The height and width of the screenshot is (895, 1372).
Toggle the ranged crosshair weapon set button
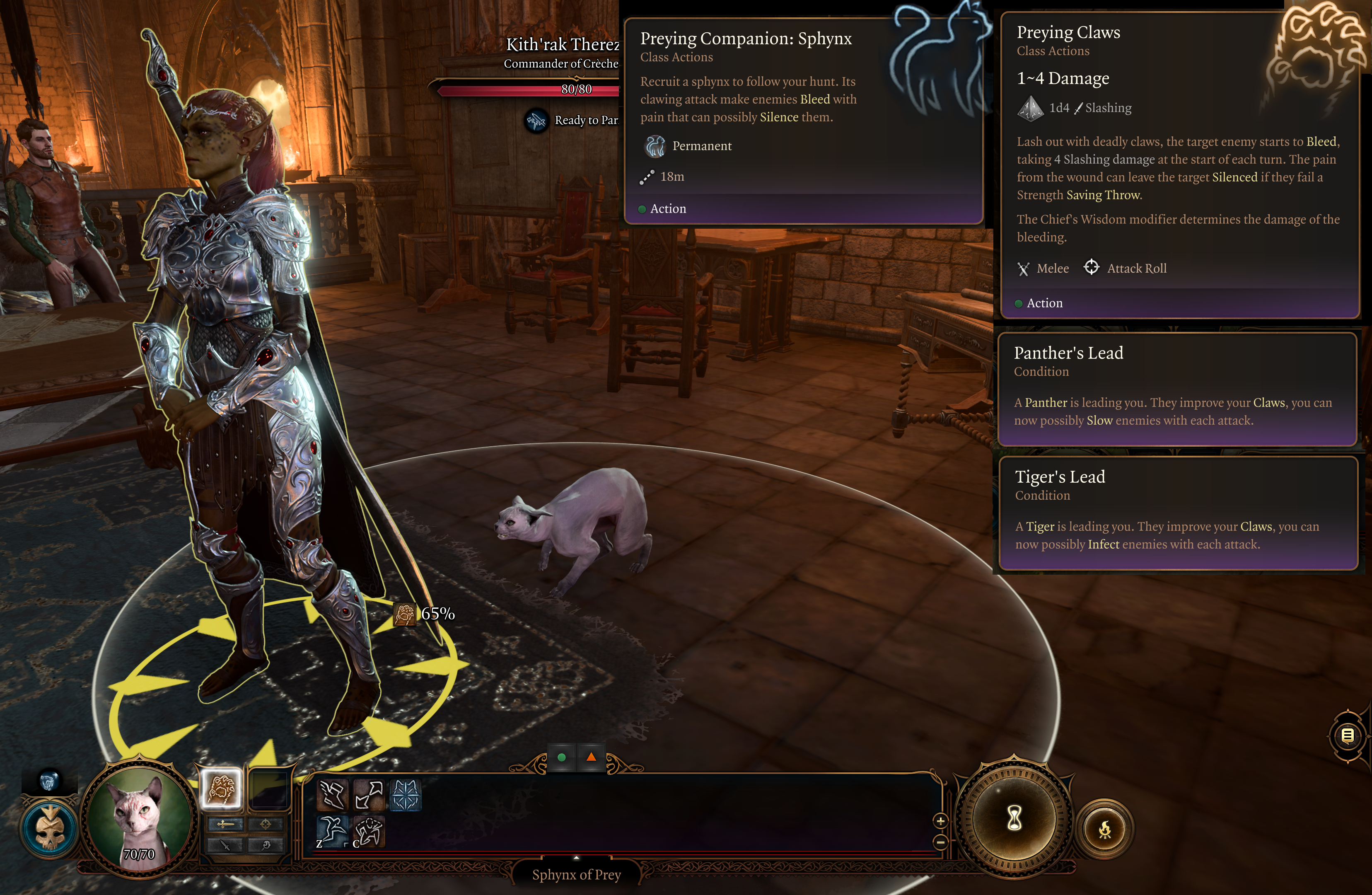[266, 825]
